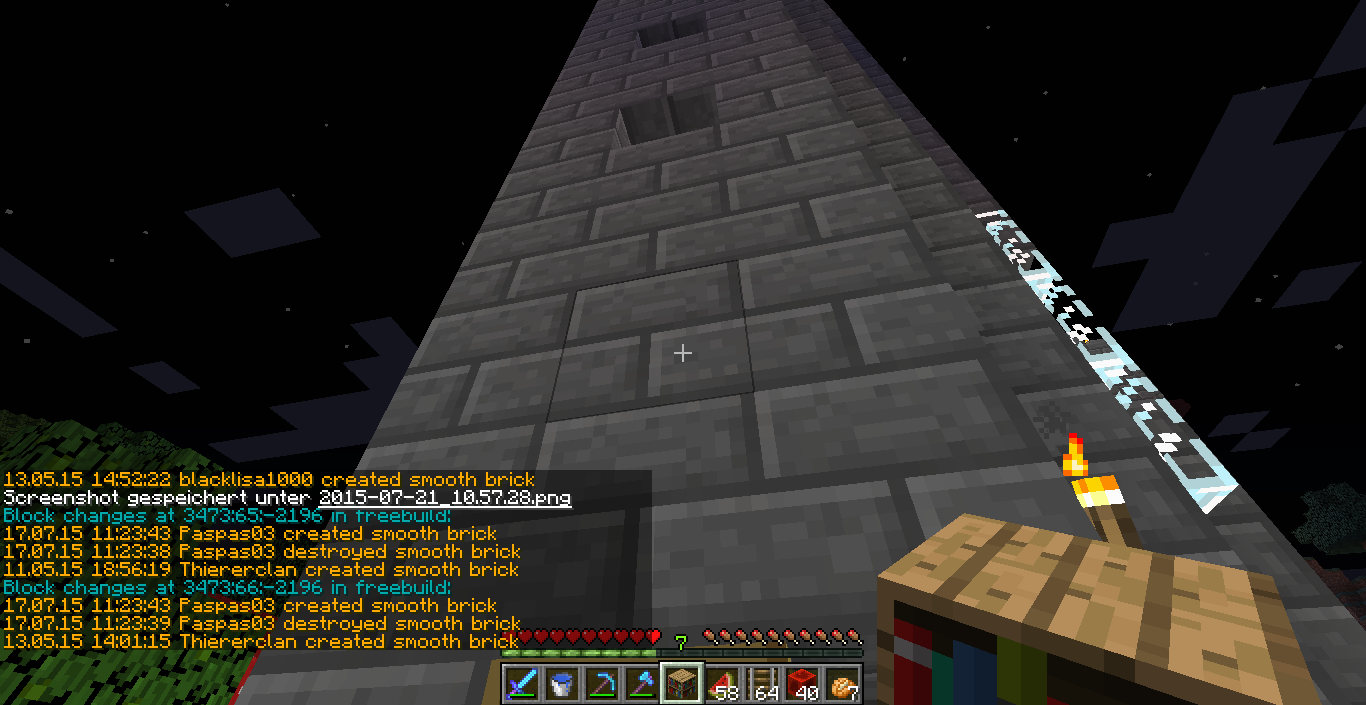
Task: Choose the red block stack of 40
Action: (801, 684)
